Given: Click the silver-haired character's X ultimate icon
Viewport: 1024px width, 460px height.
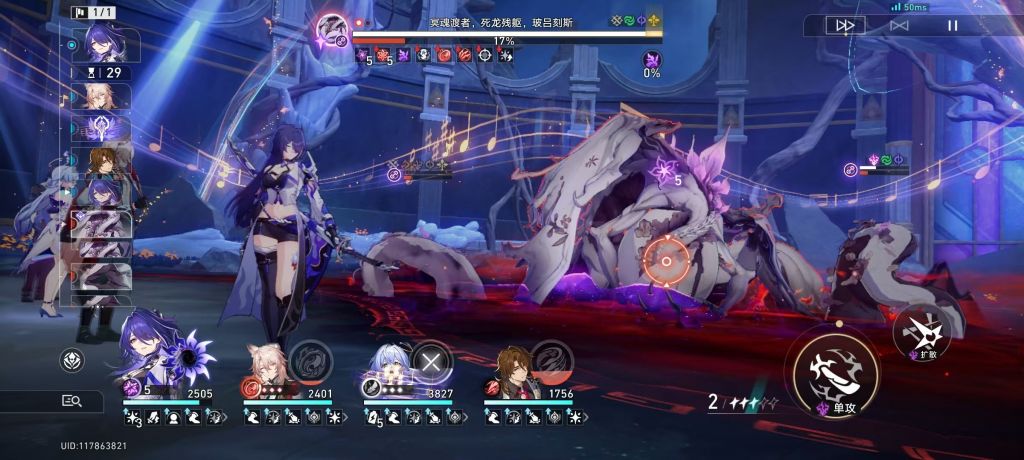Looking at the screenshot, I should tap(432, 362).
